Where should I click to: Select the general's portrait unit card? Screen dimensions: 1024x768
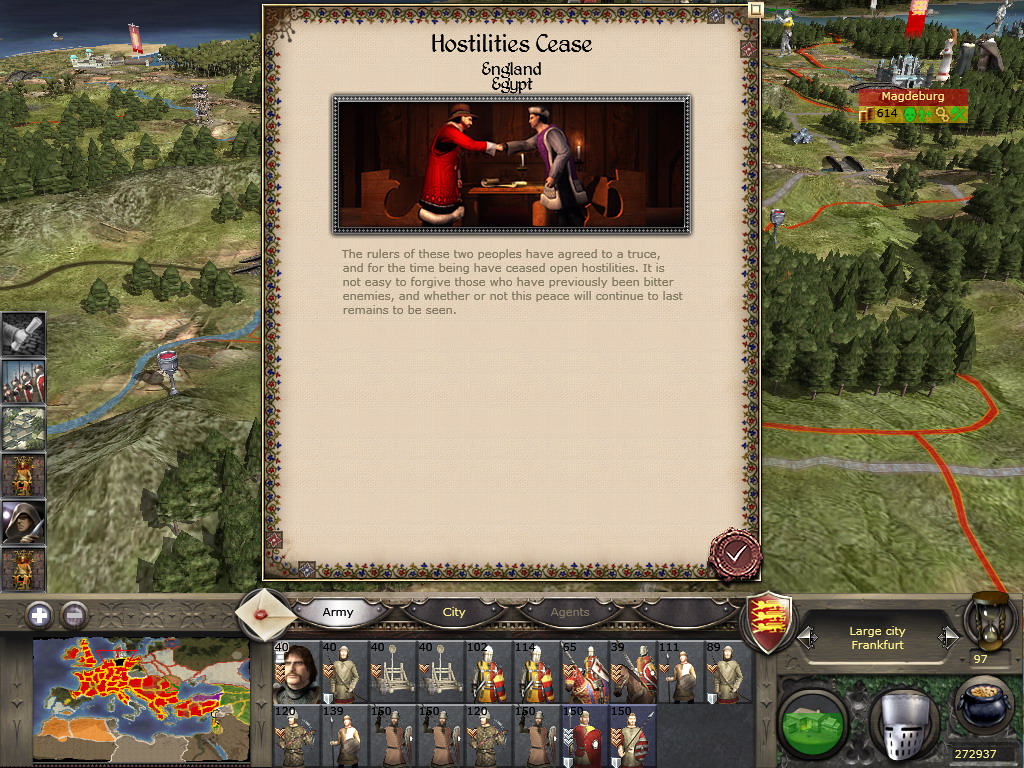[294, 672]
